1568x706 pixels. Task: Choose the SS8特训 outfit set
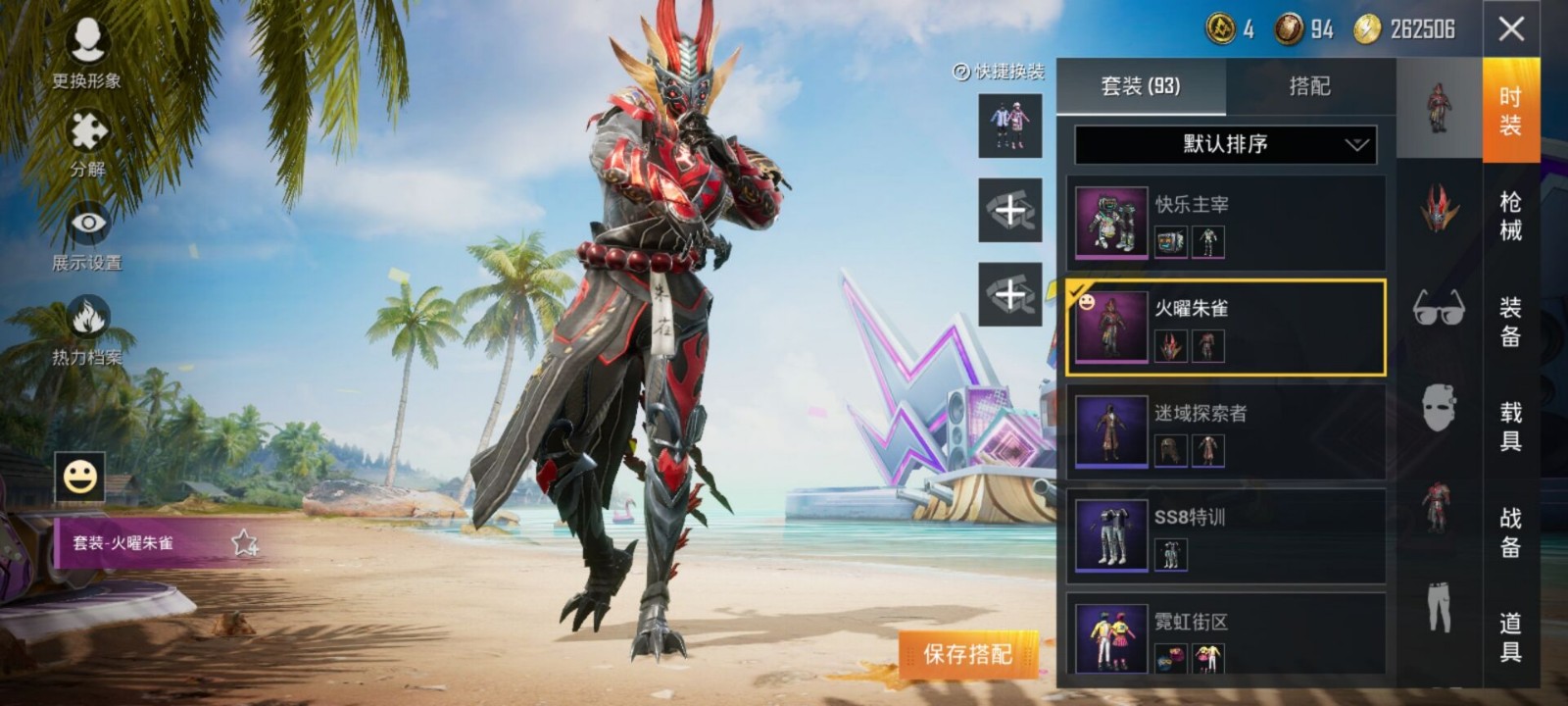(x=1225, y=535)
